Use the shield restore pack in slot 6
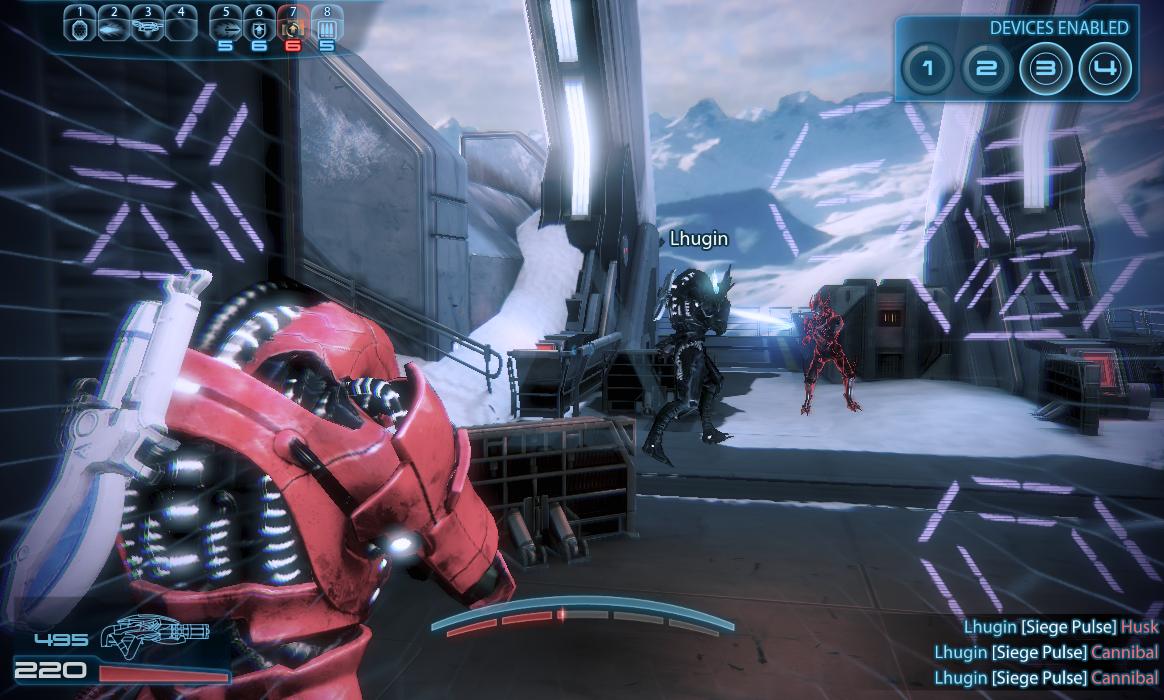 (259, 28)
